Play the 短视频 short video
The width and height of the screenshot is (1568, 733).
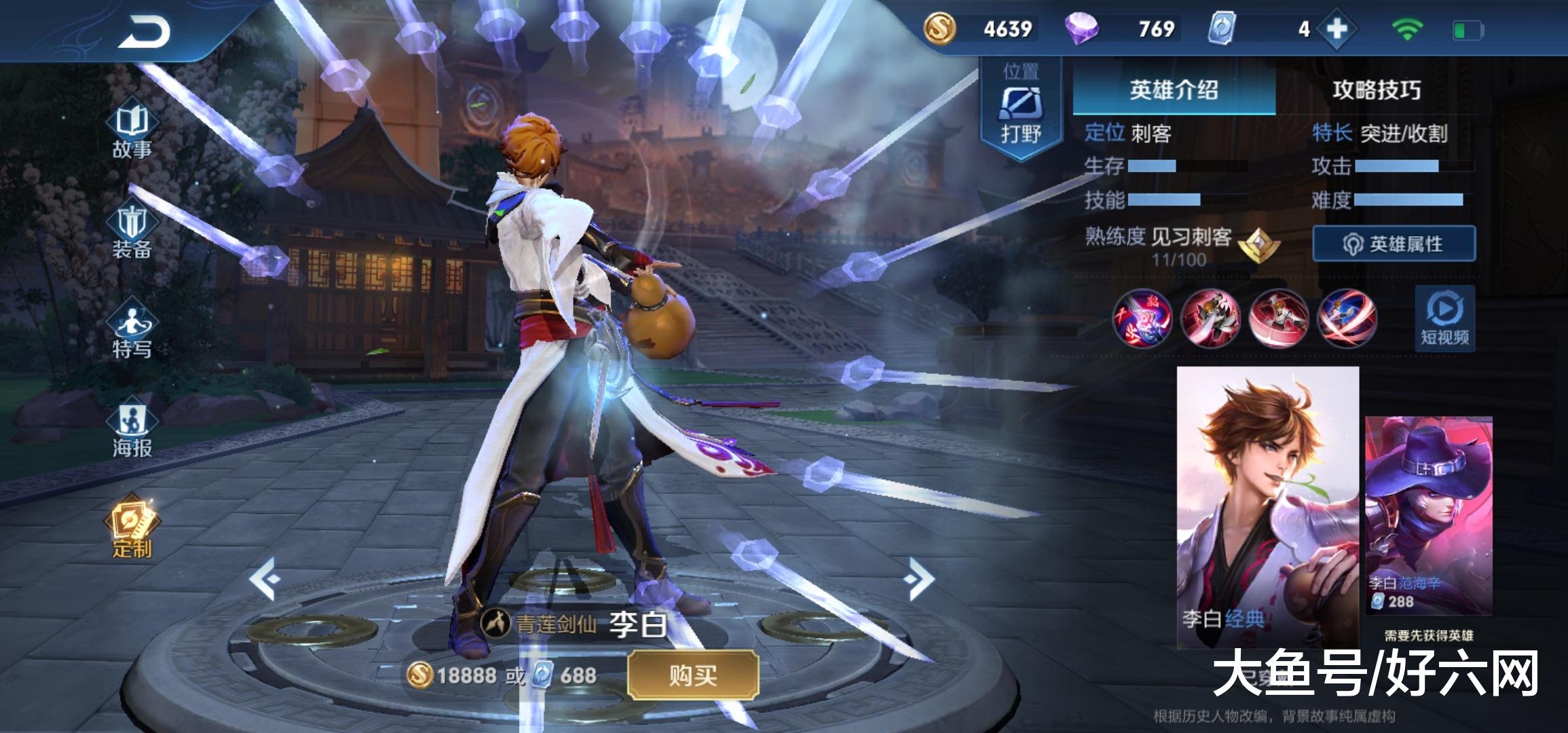pyautogui.click(x=1444, y=318)
